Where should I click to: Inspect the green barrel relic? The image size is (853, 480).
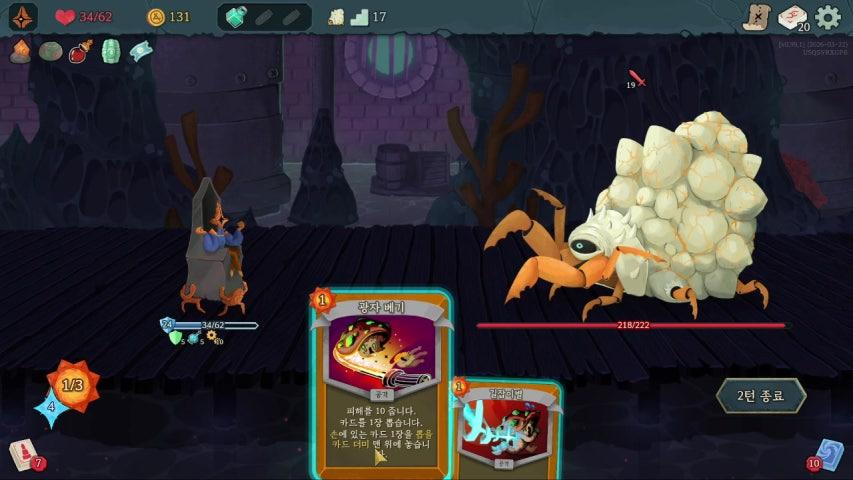coord(110,51)
